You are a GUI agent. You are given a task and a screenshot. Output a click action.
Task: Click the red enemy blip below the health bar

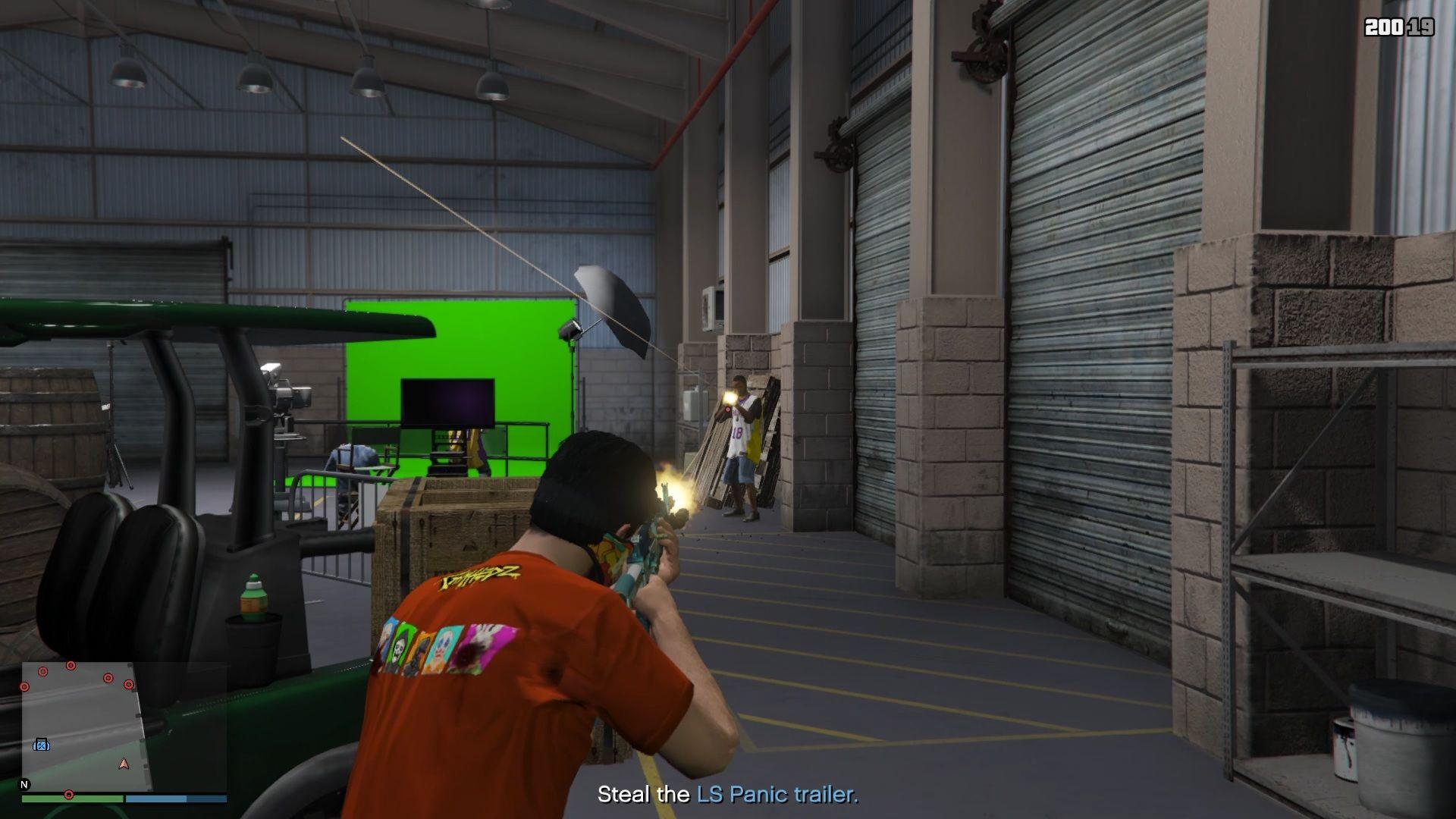(69, 795)
